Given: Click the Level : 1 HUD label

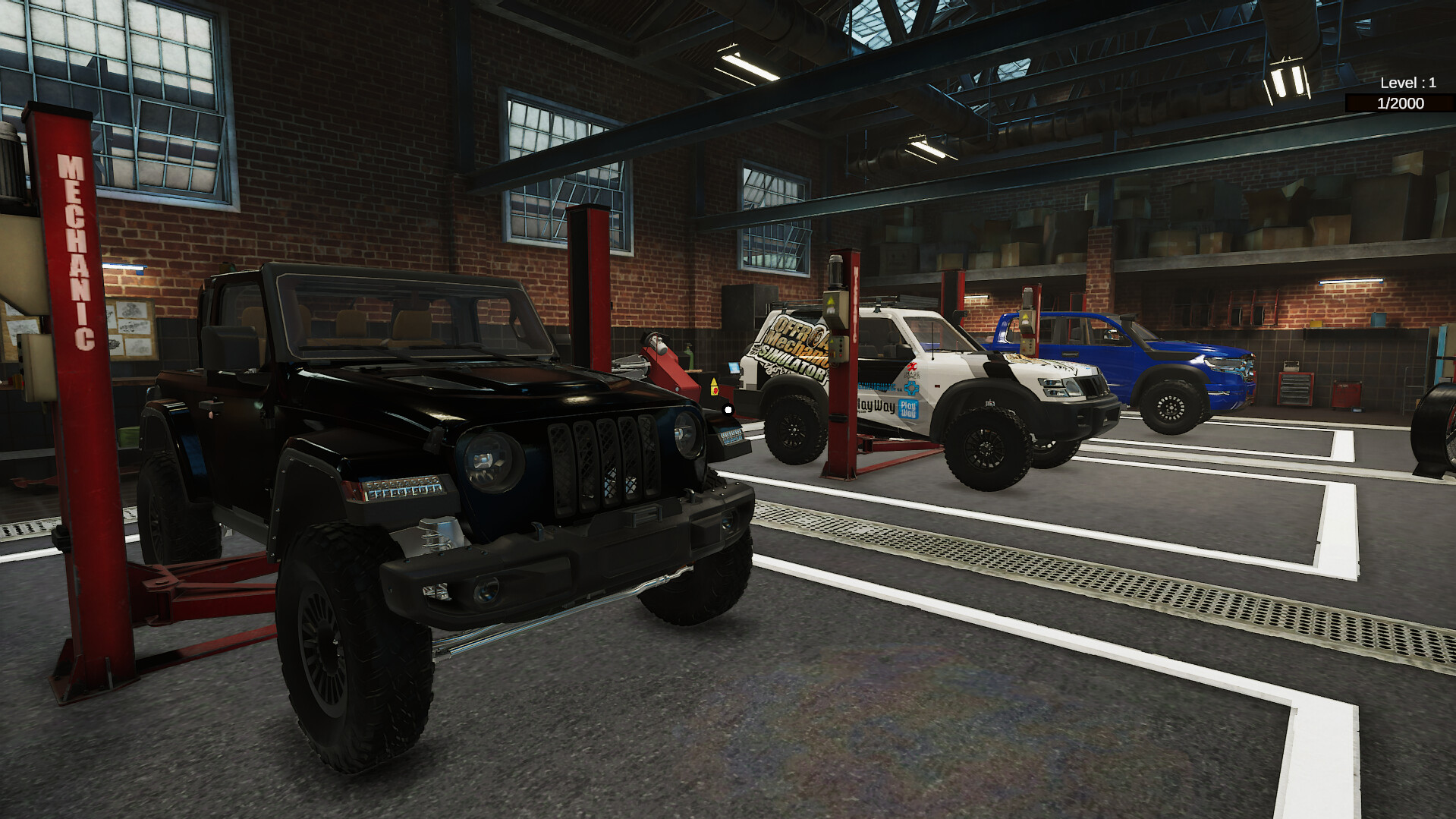Looking at the screenshot, I should (x=1407, y=82).
